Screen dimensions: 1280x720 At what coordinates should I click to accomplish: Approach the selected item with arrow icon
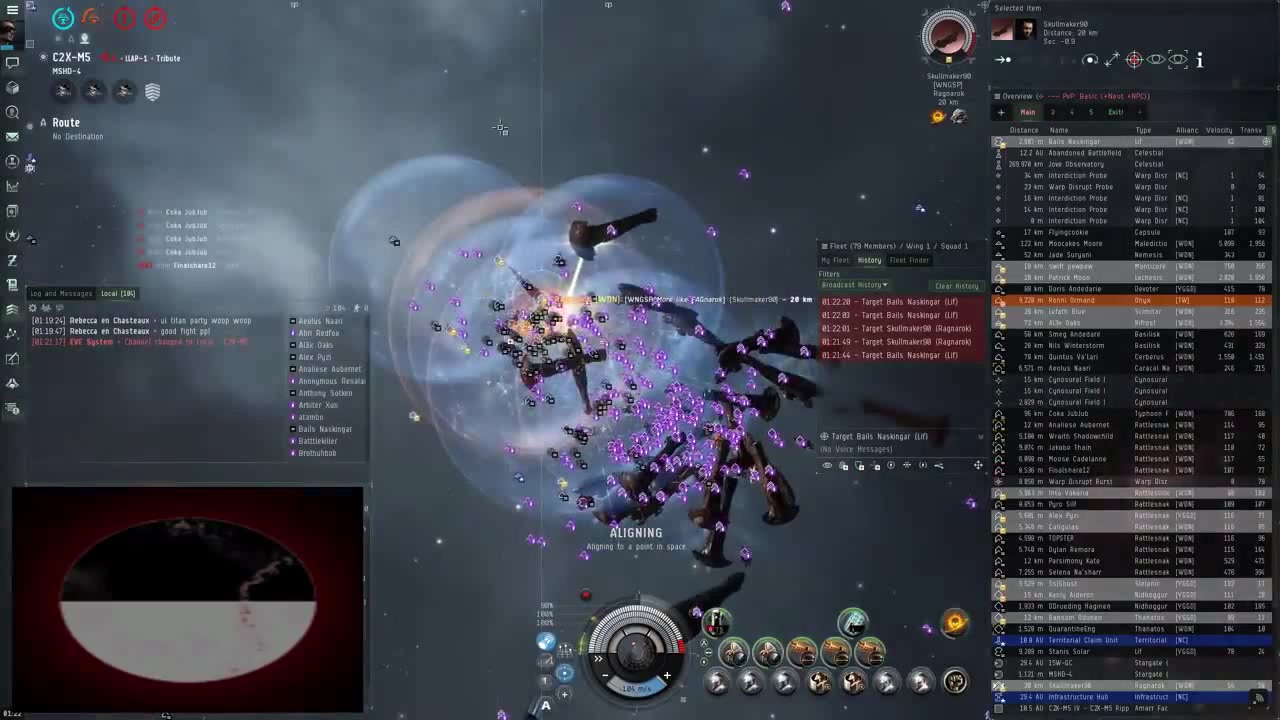coord(1003,60)
